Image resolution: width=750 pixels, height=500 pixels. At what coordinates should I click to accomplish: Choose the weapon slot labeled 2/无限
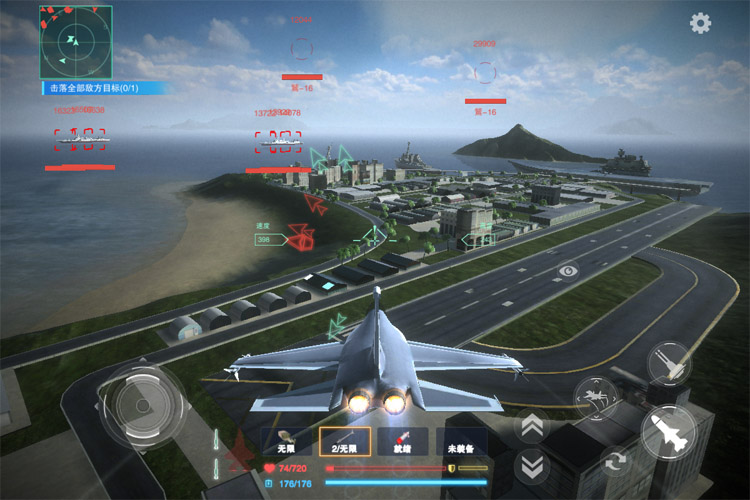(x=344, y=442)
